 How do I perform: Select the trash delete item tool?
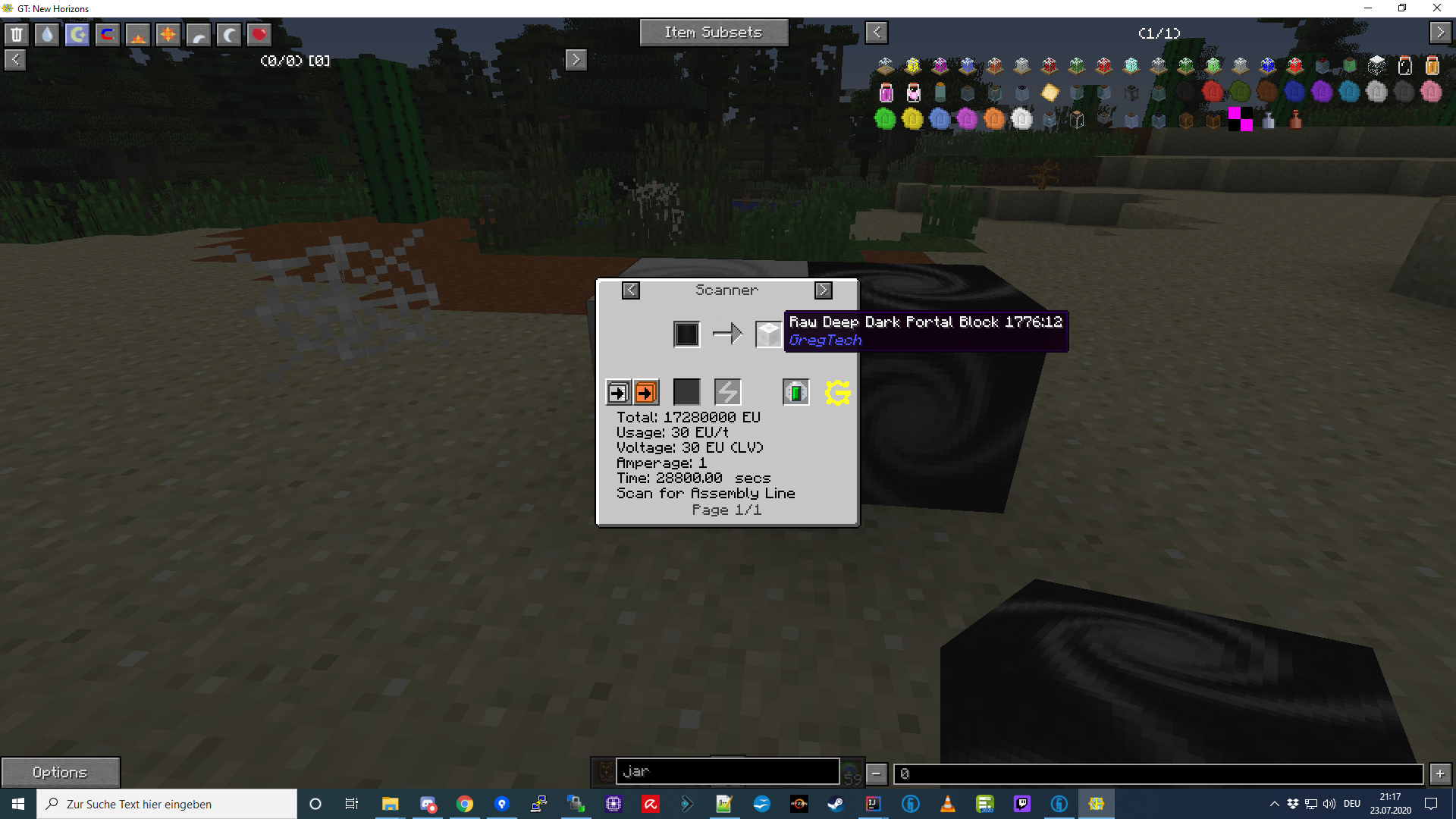(x=16, y=34)
